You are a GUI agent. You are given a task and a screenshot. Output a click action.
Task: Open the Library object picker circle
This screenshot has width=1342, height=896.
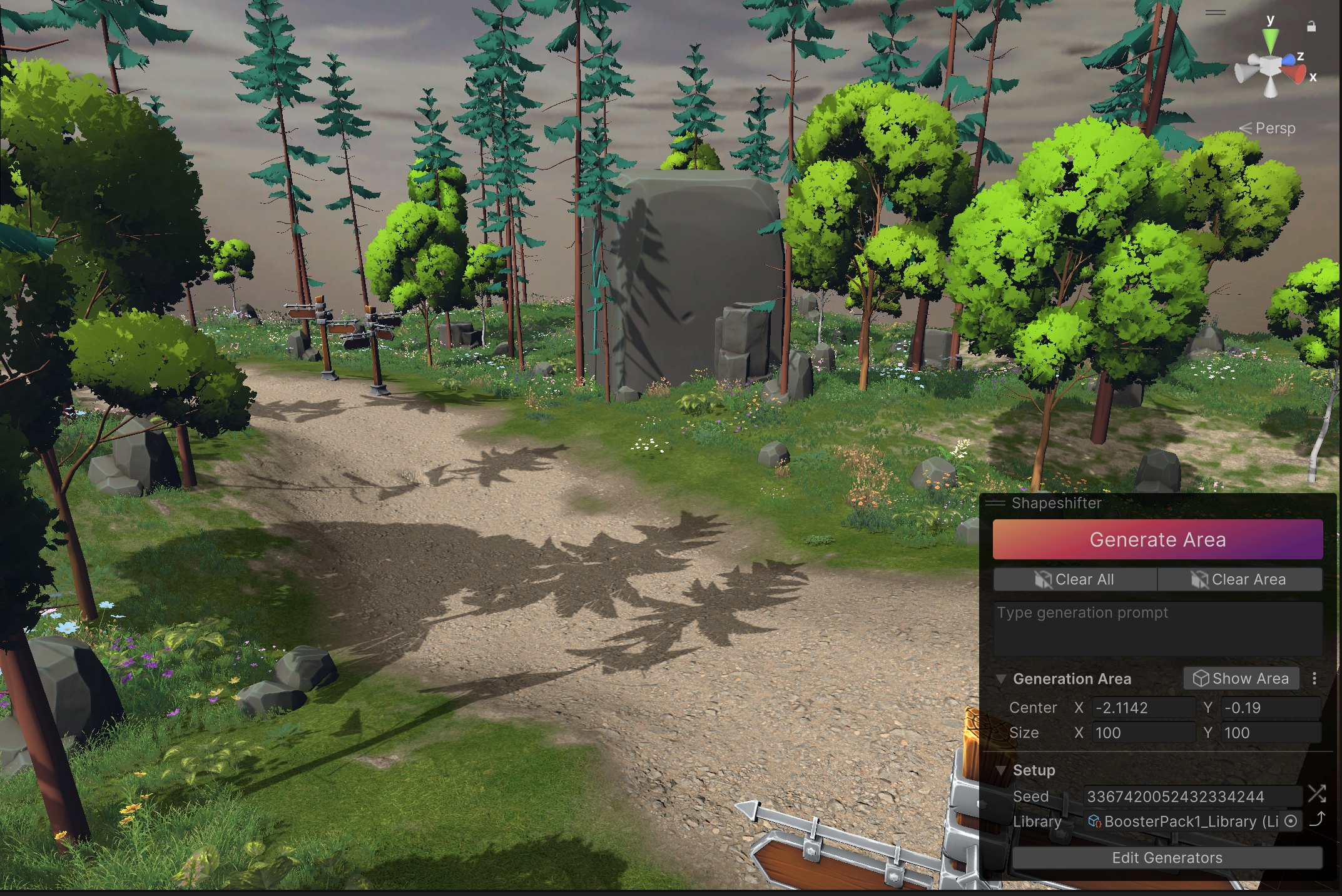pyautogui.click(x=1291, y=821)
